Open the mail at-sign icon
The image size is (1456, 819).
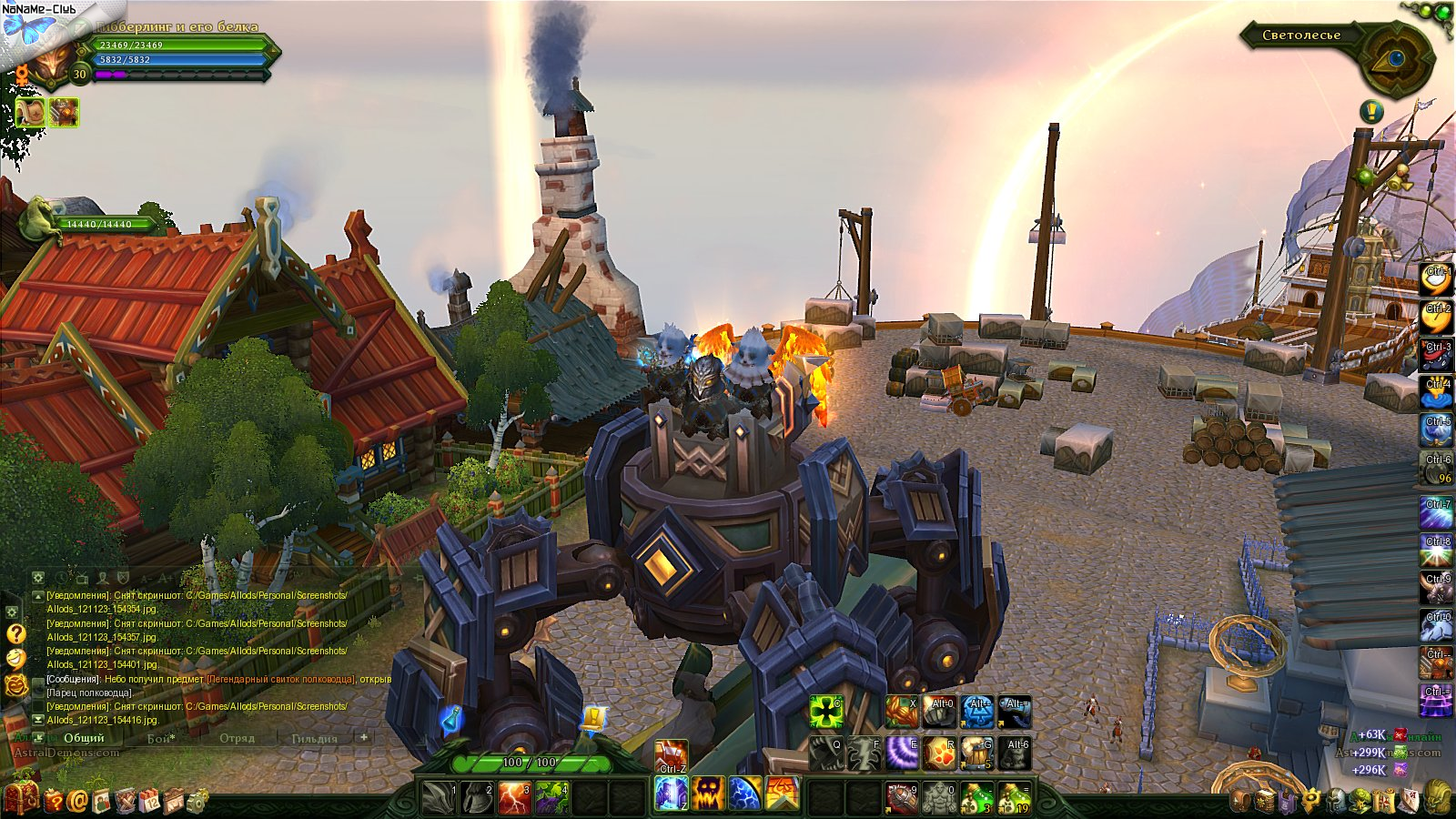point(77,801)
